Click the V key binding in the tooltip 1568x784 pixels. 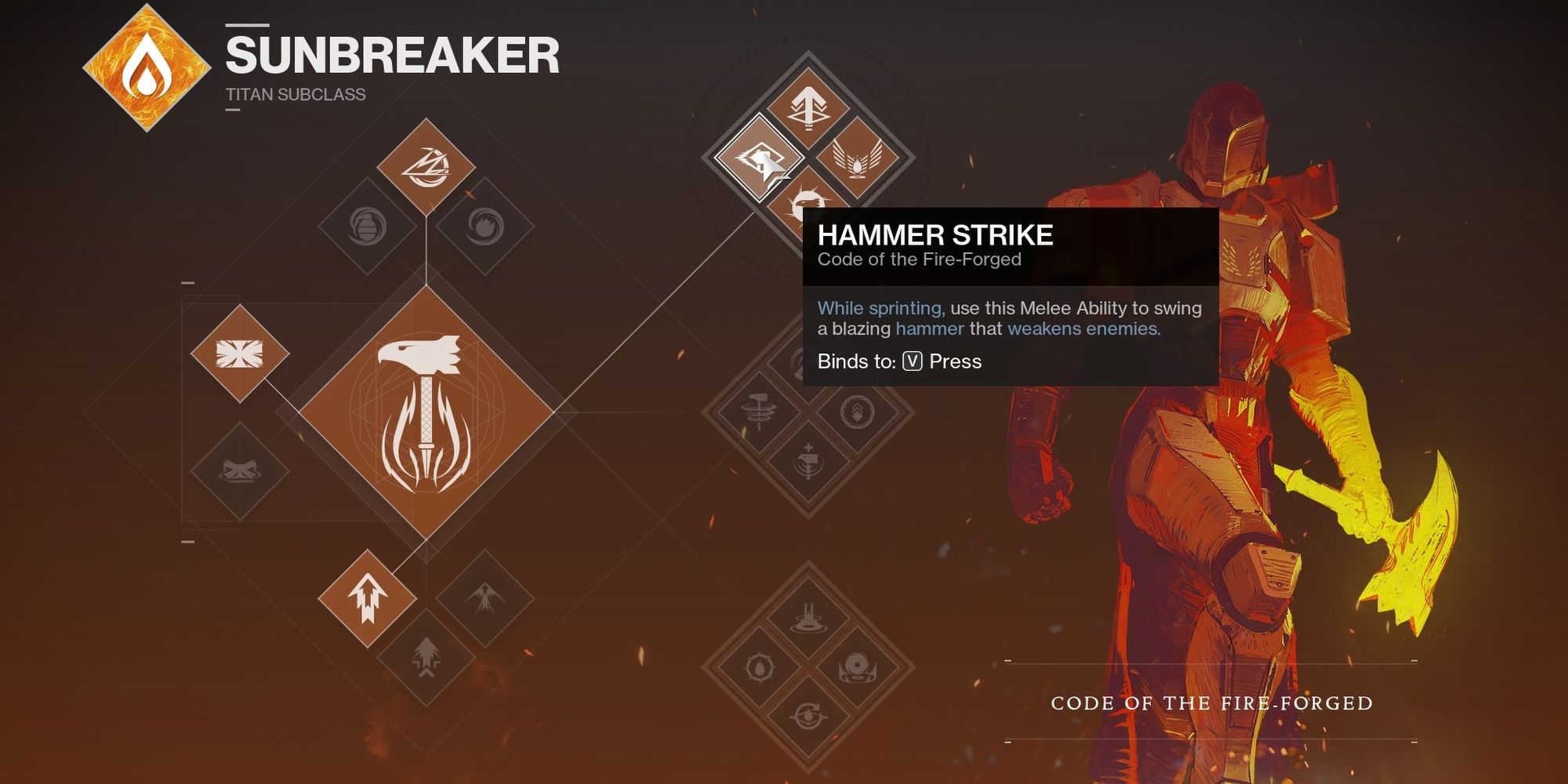(911, 361)
